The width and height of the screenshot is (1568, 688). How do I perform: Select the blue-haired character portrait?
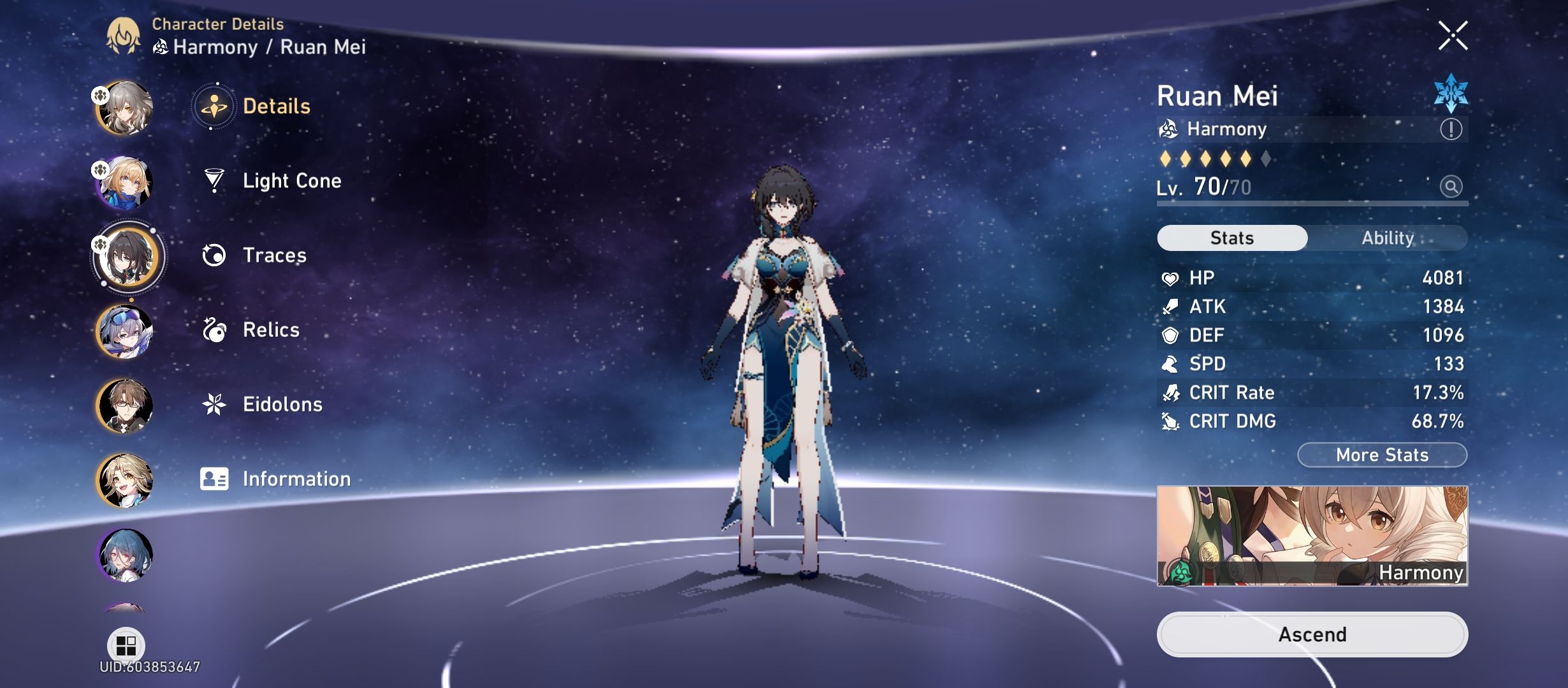click(126, 554)
